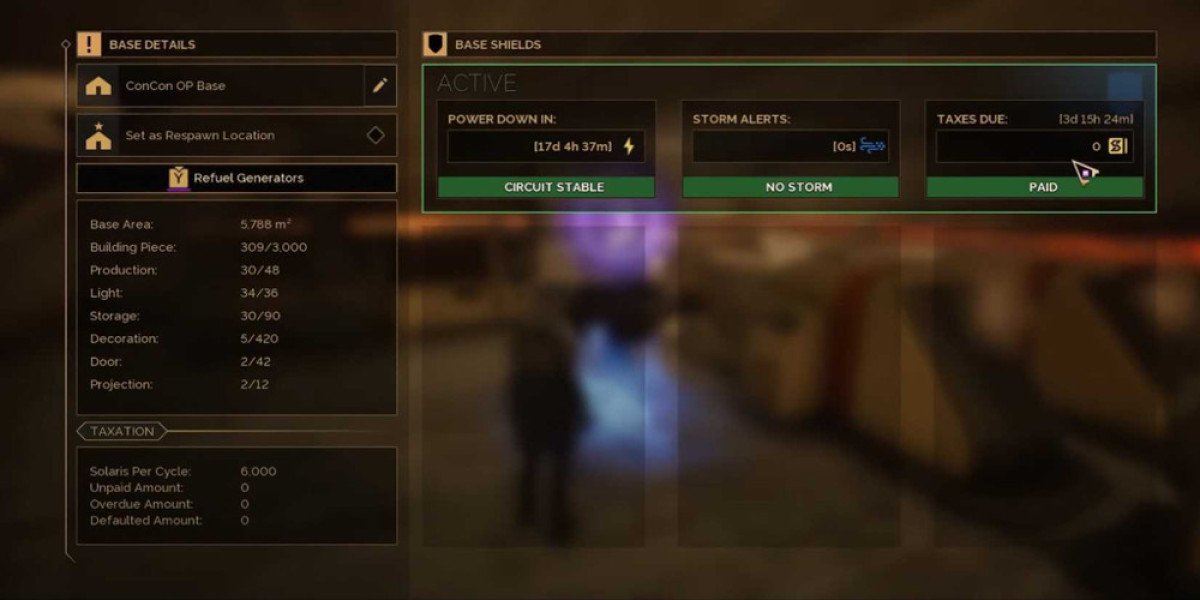The height and width of the screenshot is (600, 1200).
Task: Click the taxes due Solari amount field
Action: coord(1020,147)
